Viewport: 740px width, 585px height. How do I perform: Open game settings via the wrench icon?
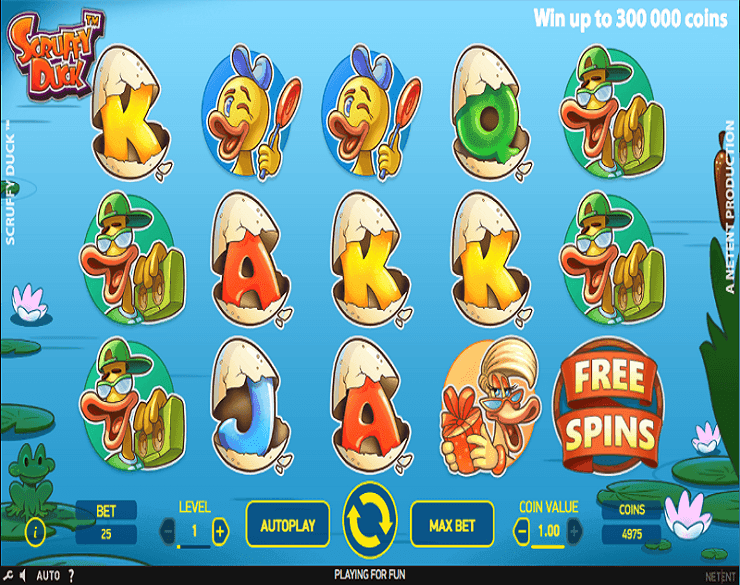pyautogui.click(x=7, y=576)
